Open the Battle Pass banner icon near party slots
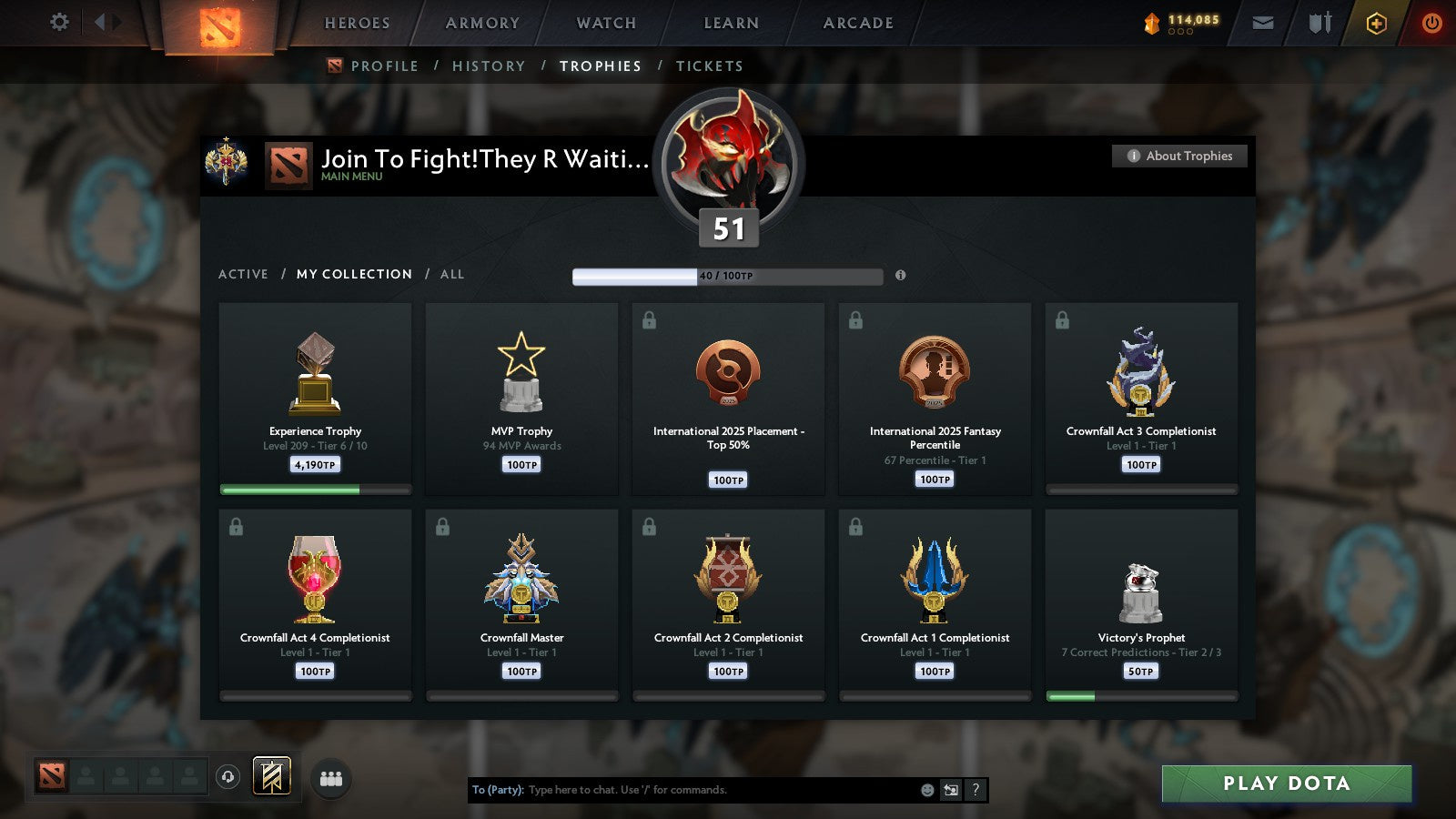 [270, 774]
